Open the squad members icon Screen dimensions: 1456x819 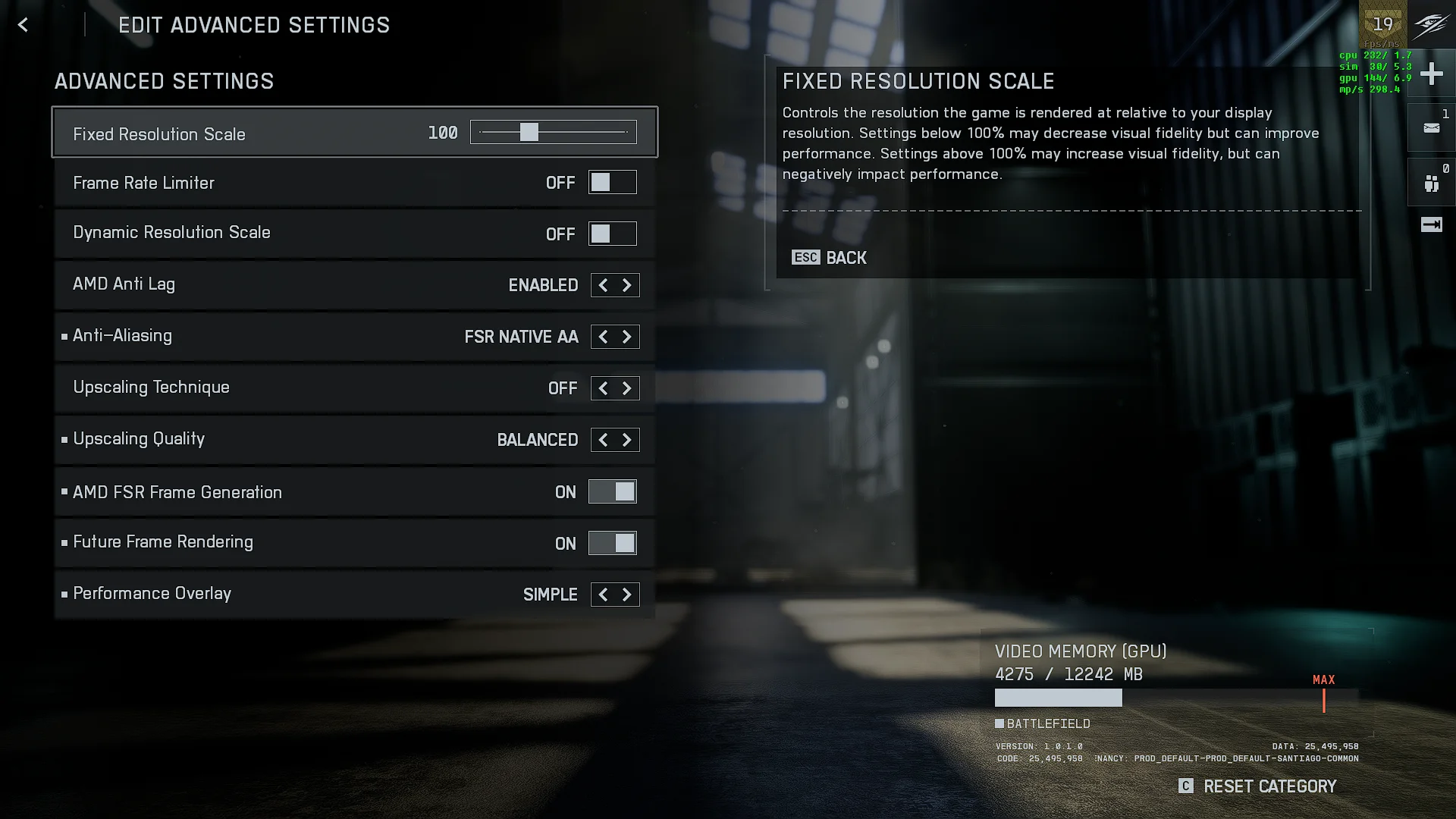tap(1431, 184)
